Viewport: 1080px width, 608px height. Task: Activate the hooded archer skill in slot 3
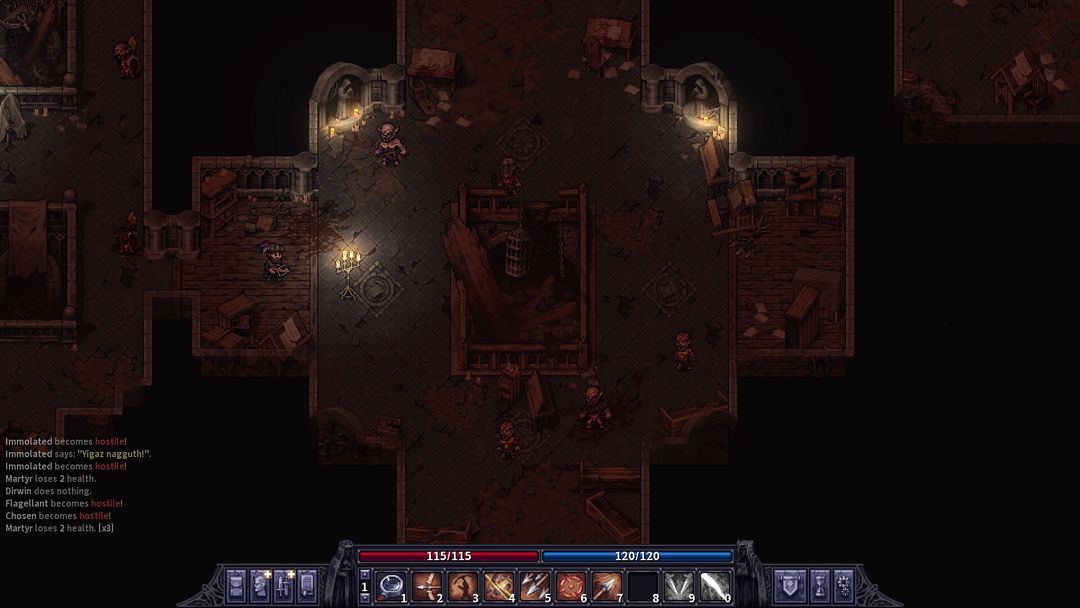tap(463, 585)
